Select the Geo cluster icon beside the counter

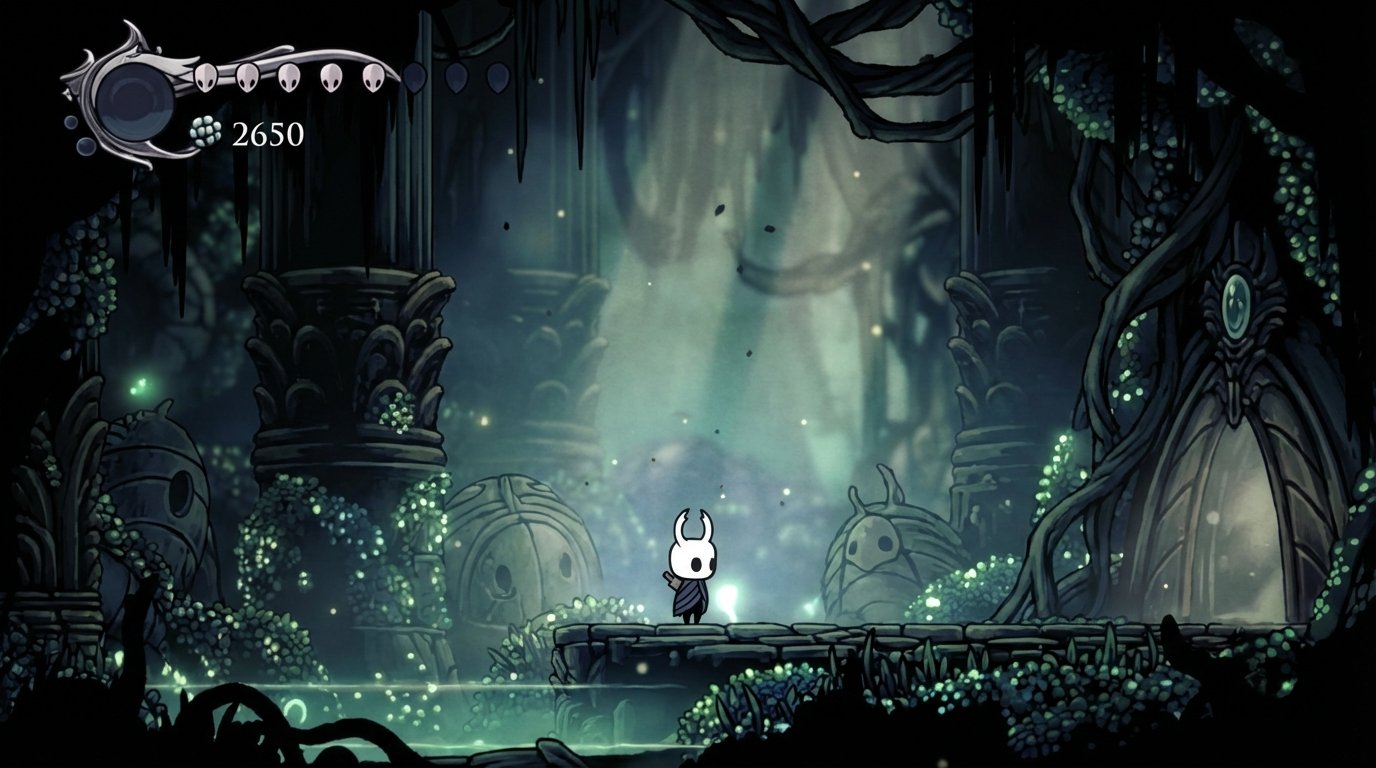203,131
